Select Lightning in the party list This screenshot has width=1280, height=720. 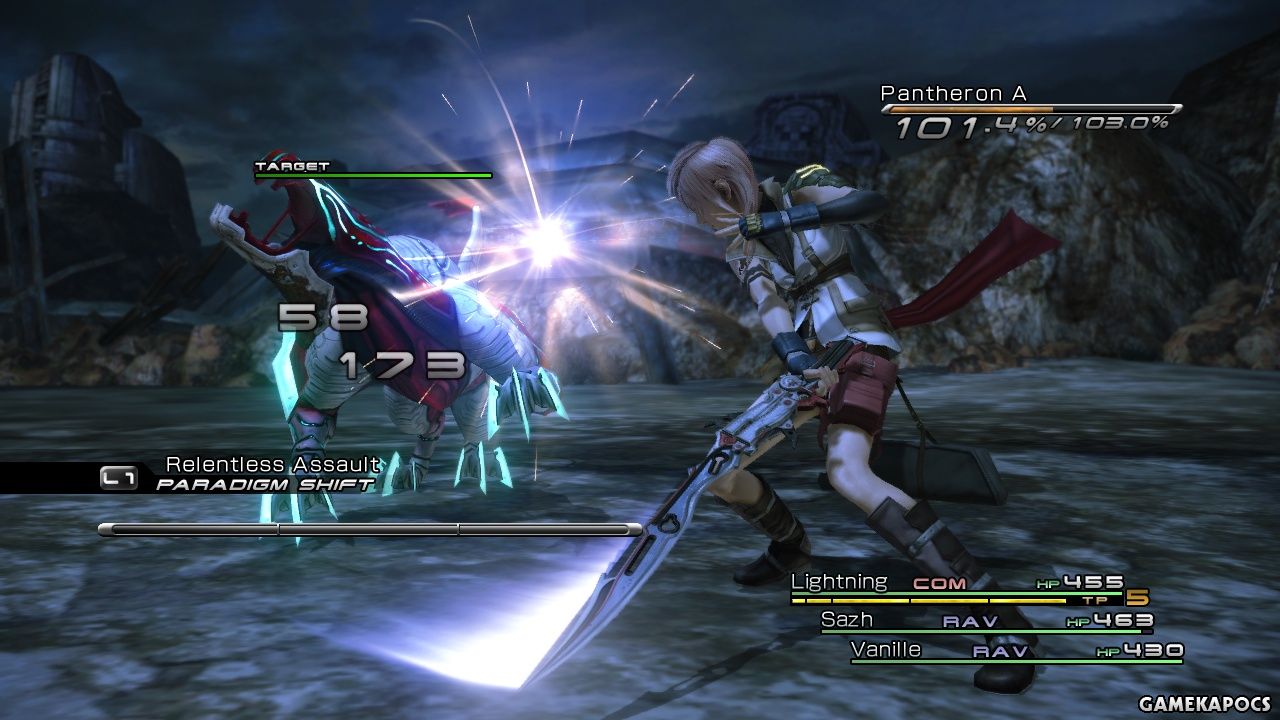[x=838, y=582]
